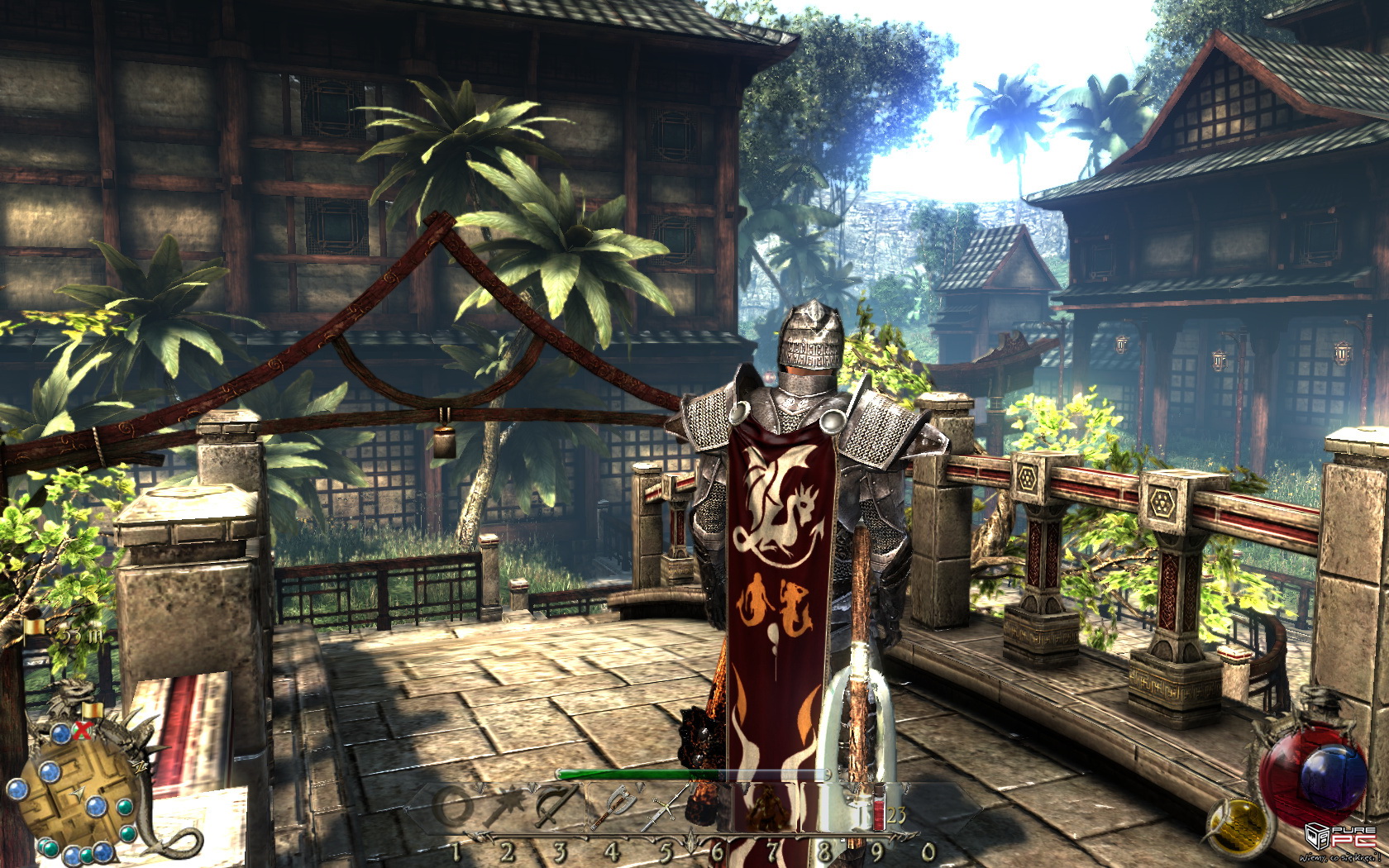Activate the crossed sword and bow slot

(556, 806)
